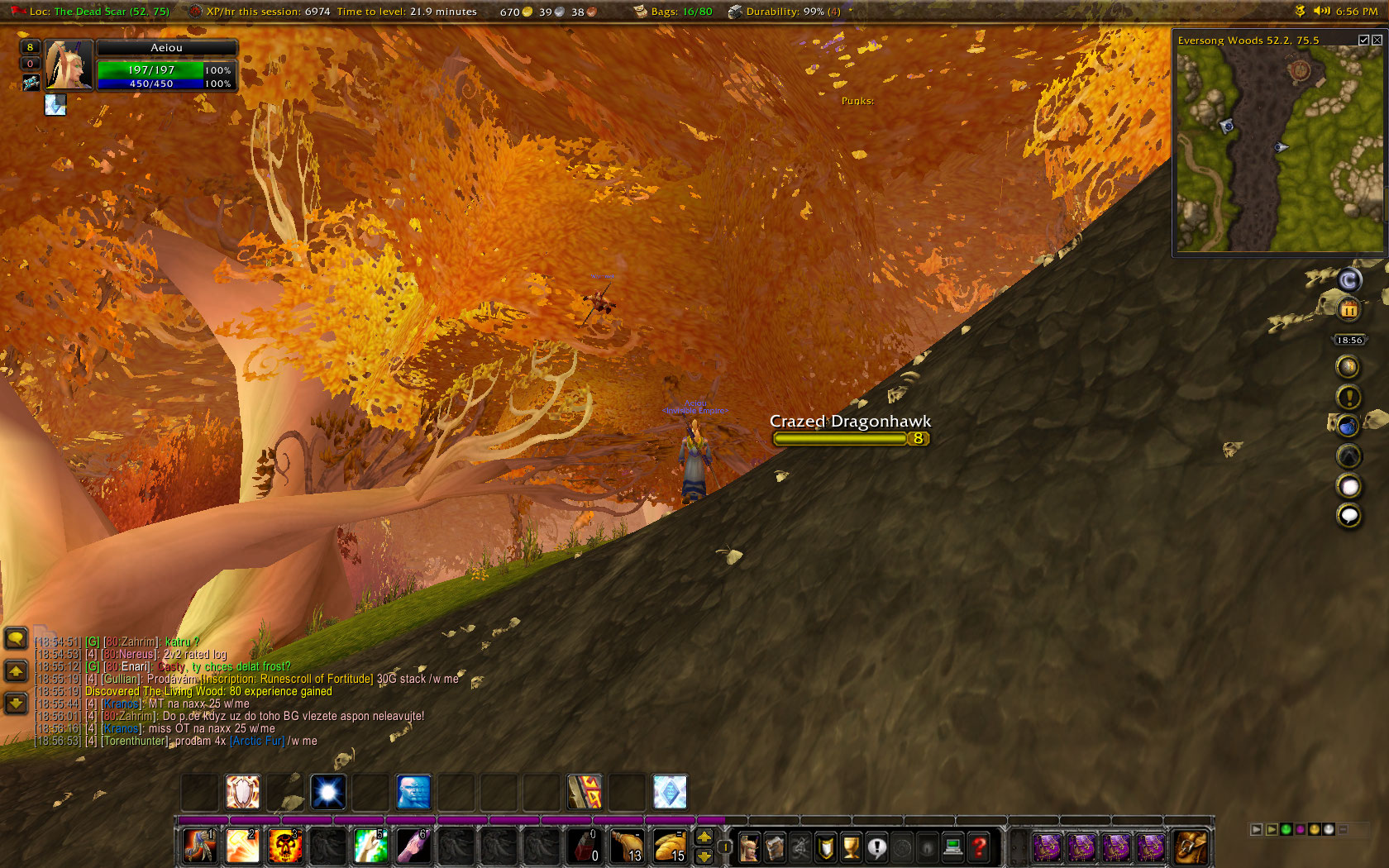Eat the bread stack of 15
The image size is (1389, 868).
pyautogui.click(x=670, y=847)
